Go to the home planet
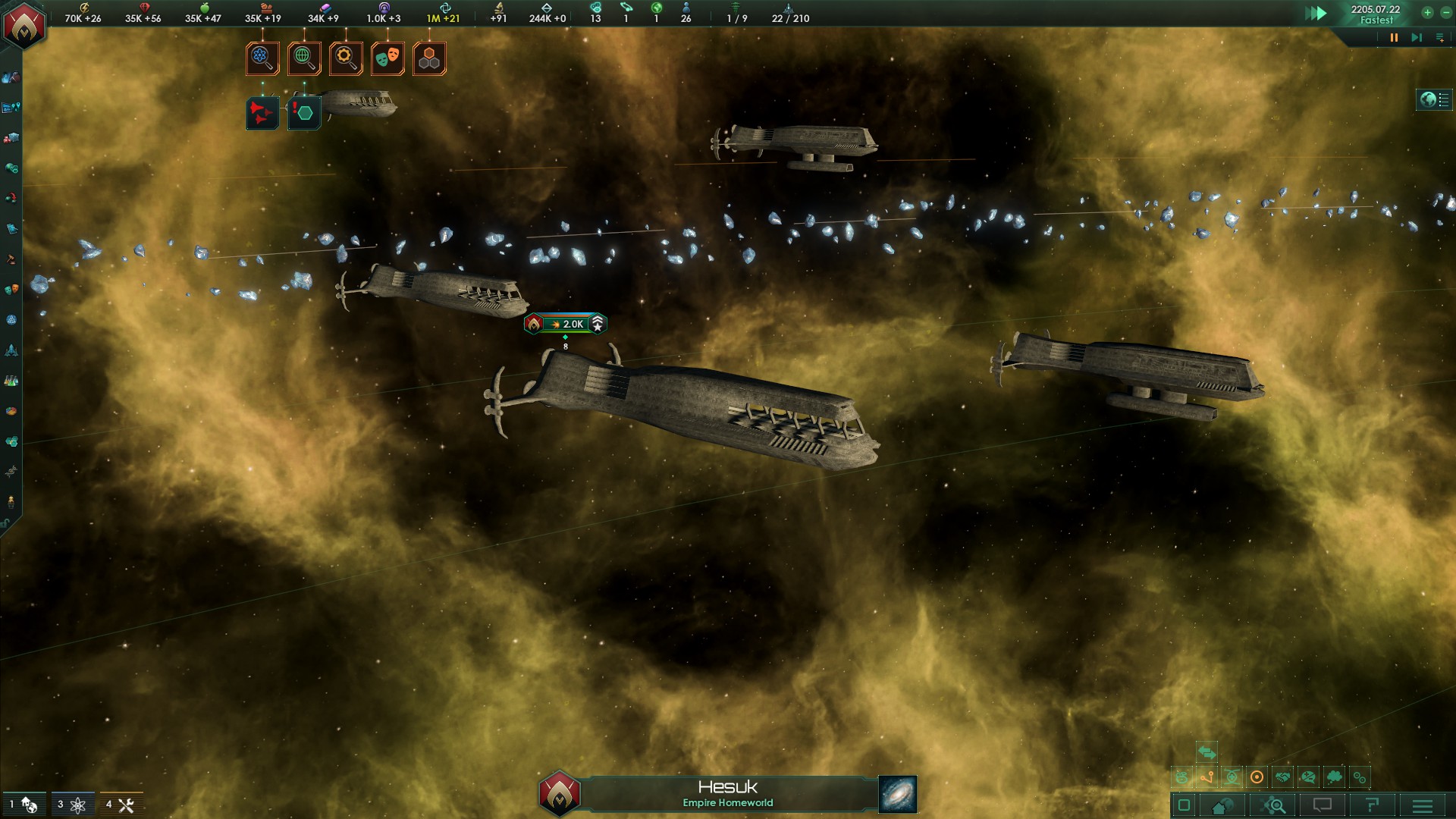 [1222, 805]
